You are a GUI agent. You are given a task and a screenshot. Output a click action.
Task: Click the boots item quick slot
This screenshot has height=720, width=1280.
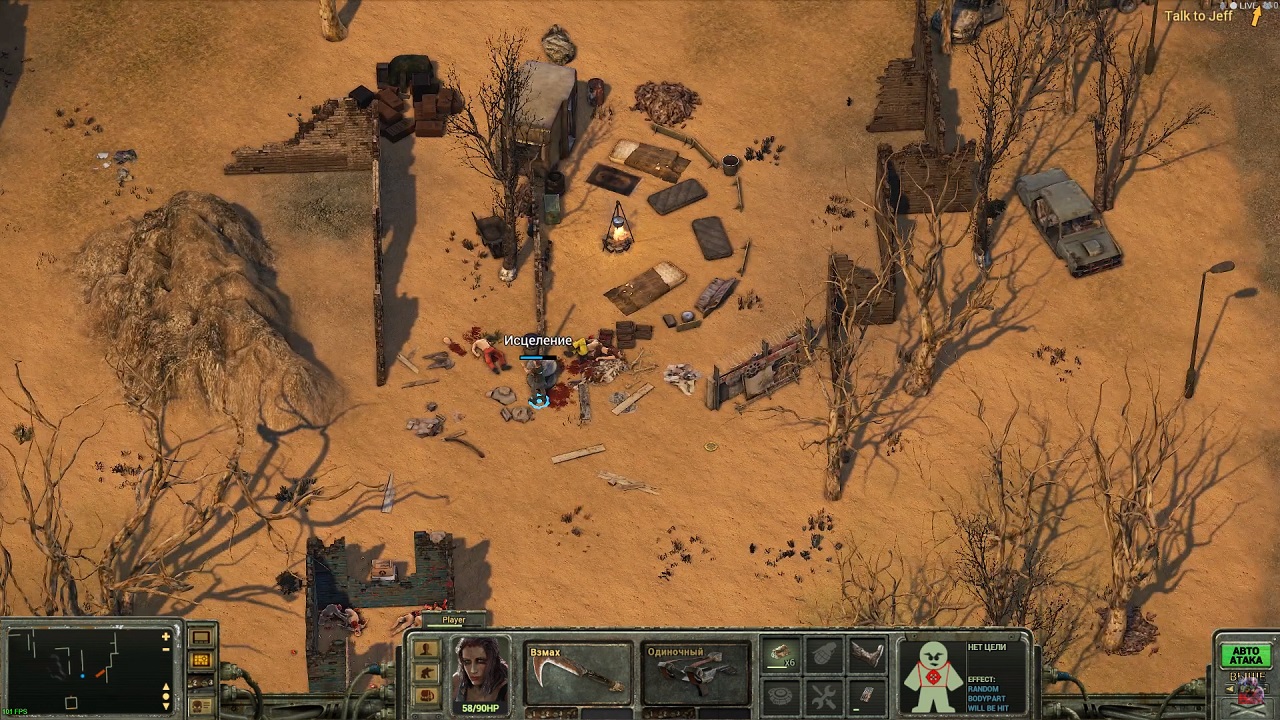[867, 655]
